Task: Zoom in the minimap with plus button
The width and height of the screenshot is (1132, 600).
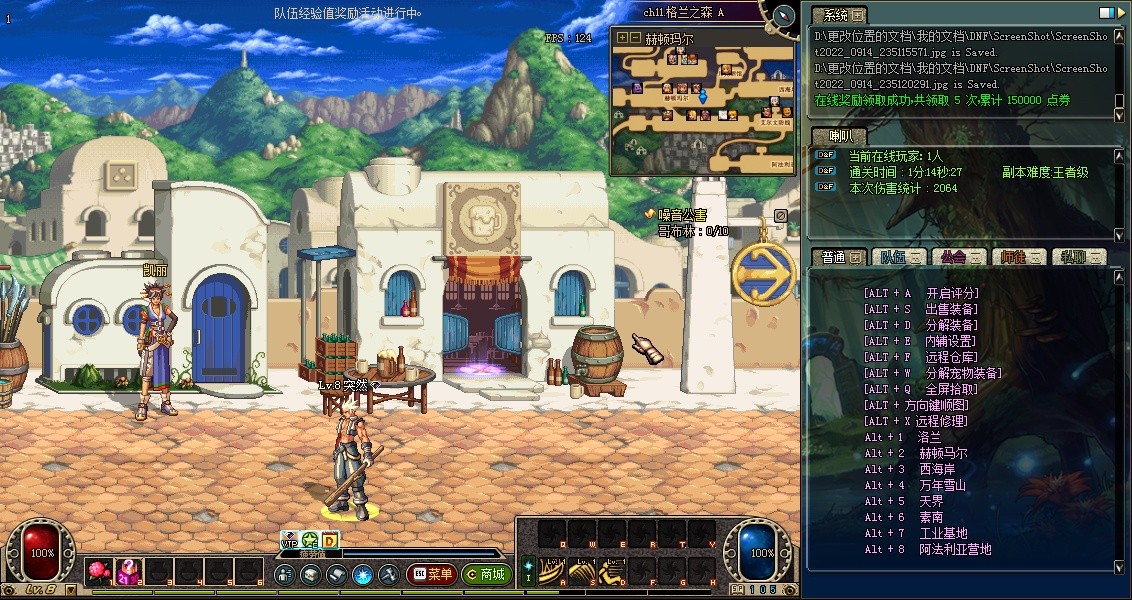Action: click(x=622, y=38)
